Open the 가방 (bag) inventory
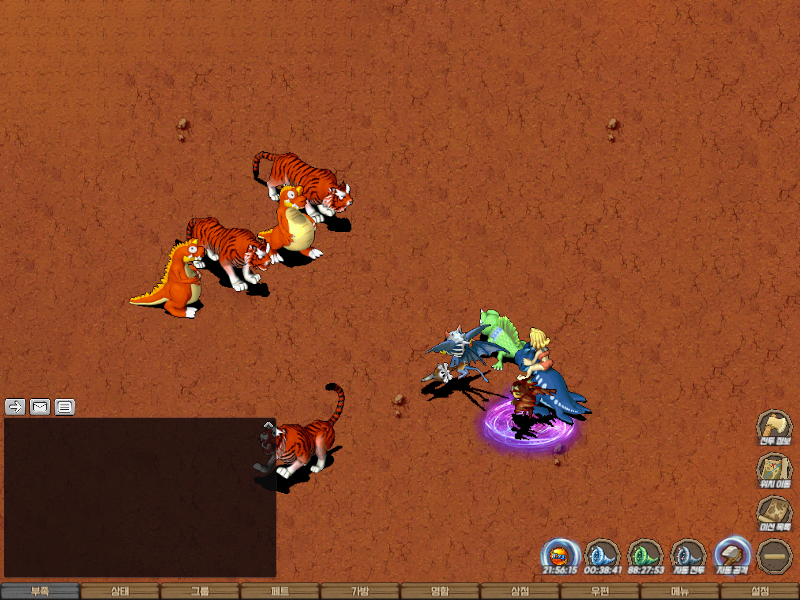This screenshot has height=600, width=800. [360, 591]
